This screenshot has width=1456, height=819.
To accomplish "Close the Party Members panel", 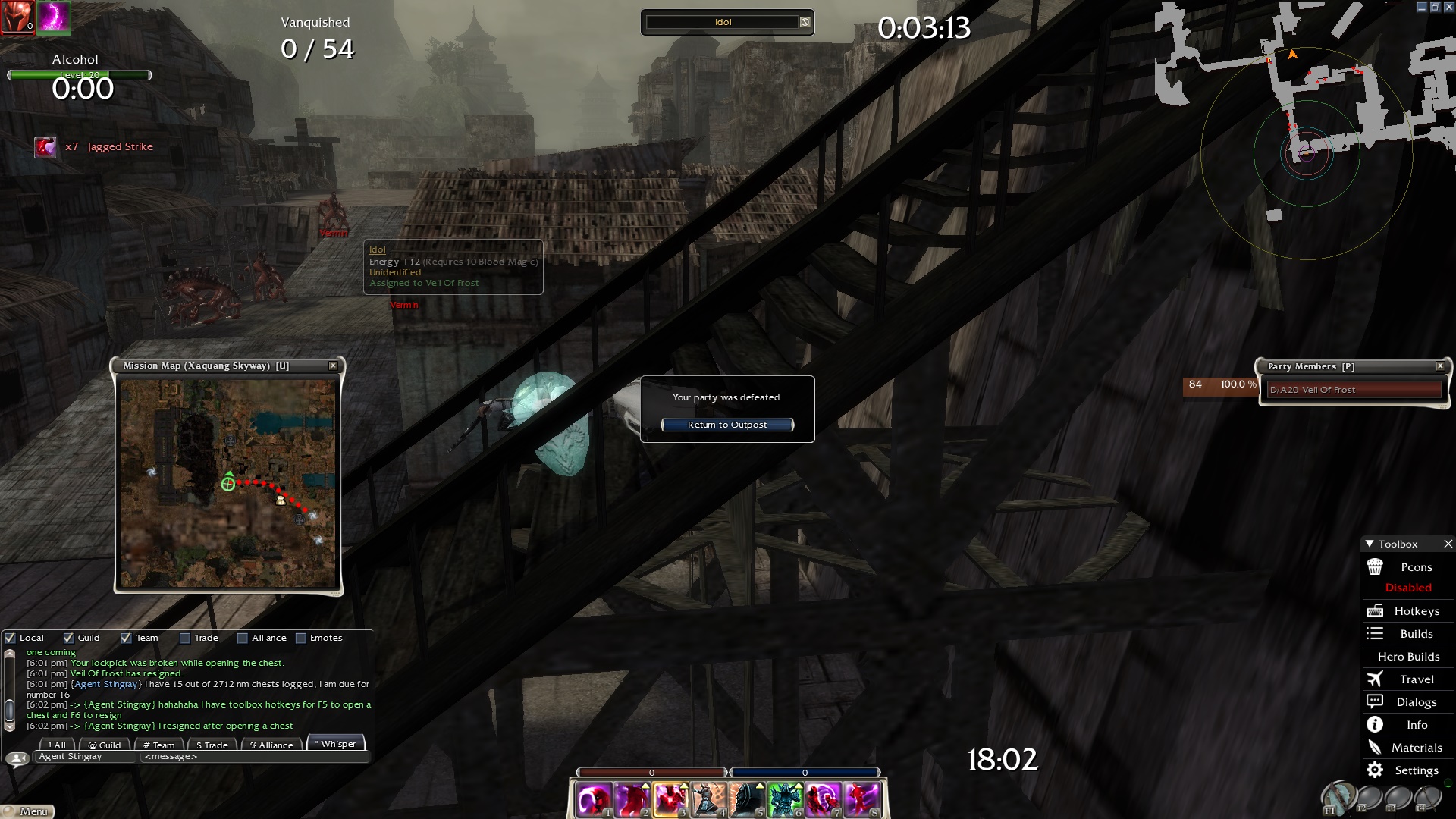I will click(1440, 366).
